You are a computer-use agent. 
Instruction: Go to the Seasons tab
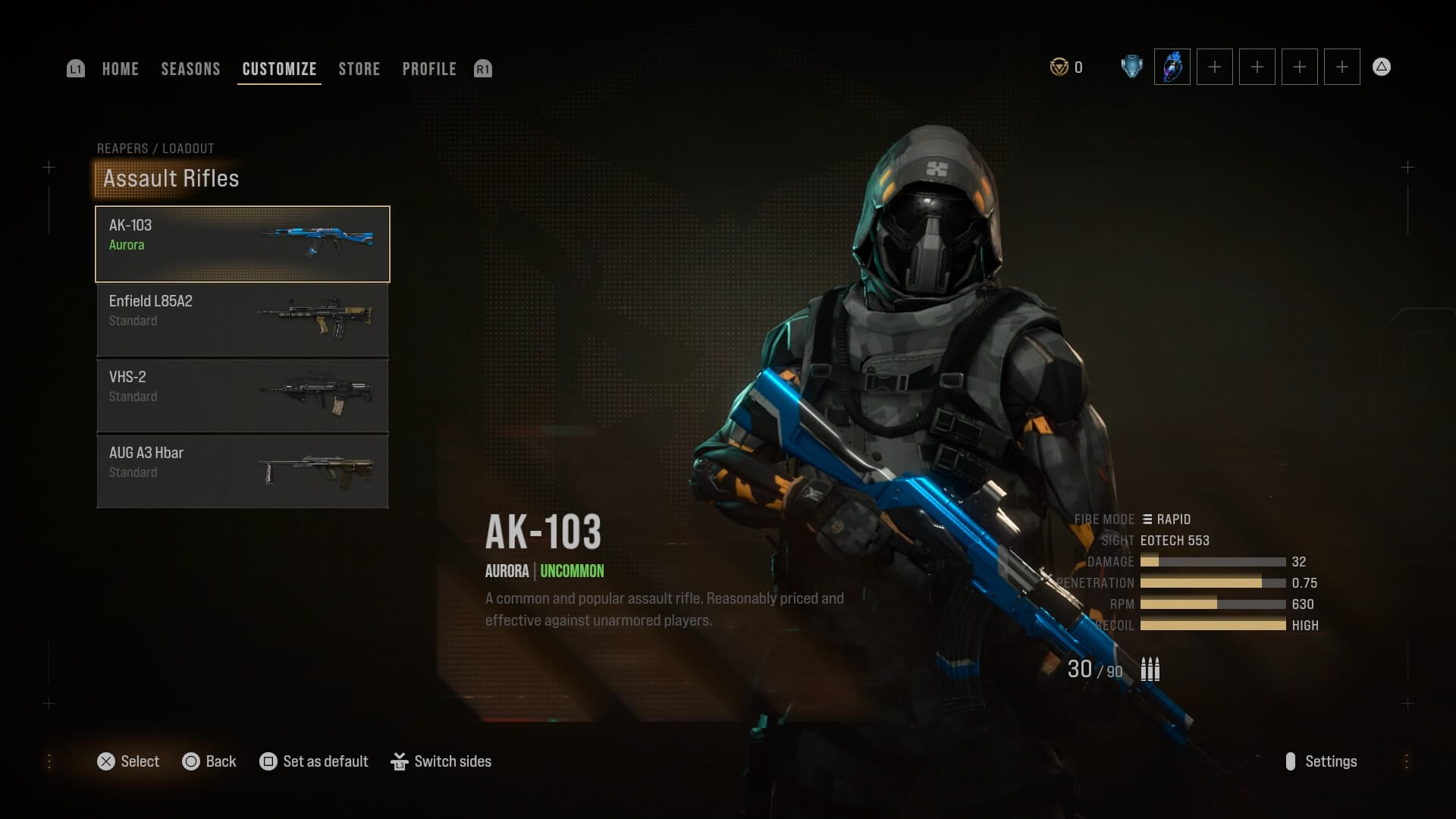pyautogui.click(x=190, y=69)
